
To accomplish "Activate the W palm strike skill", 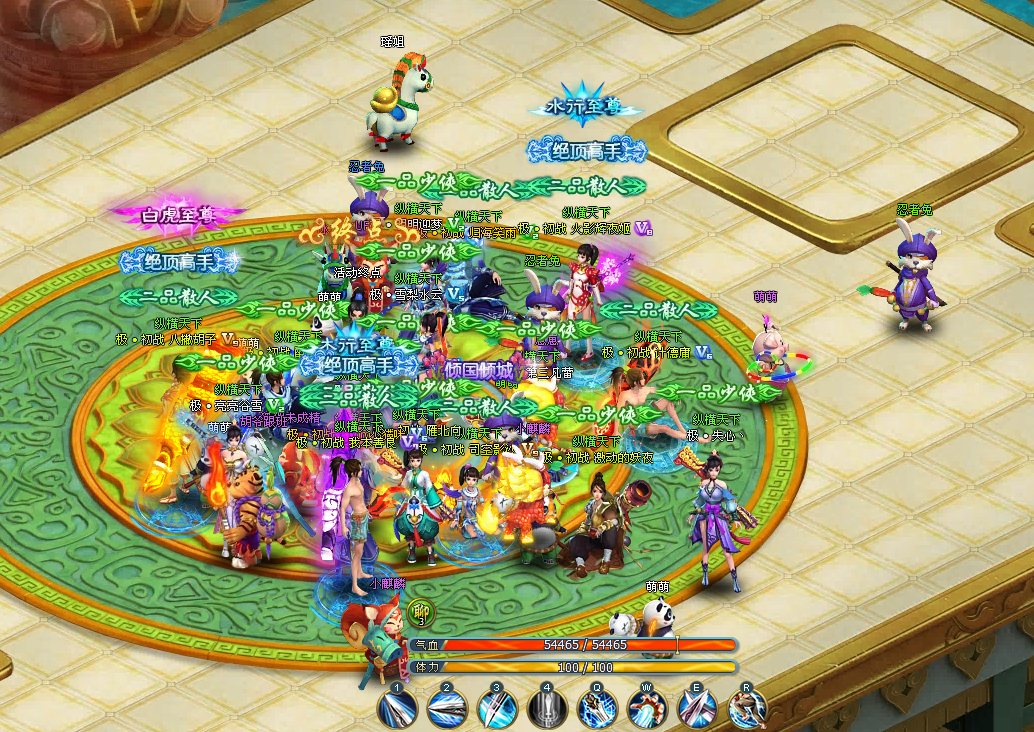I will (647, 708).
